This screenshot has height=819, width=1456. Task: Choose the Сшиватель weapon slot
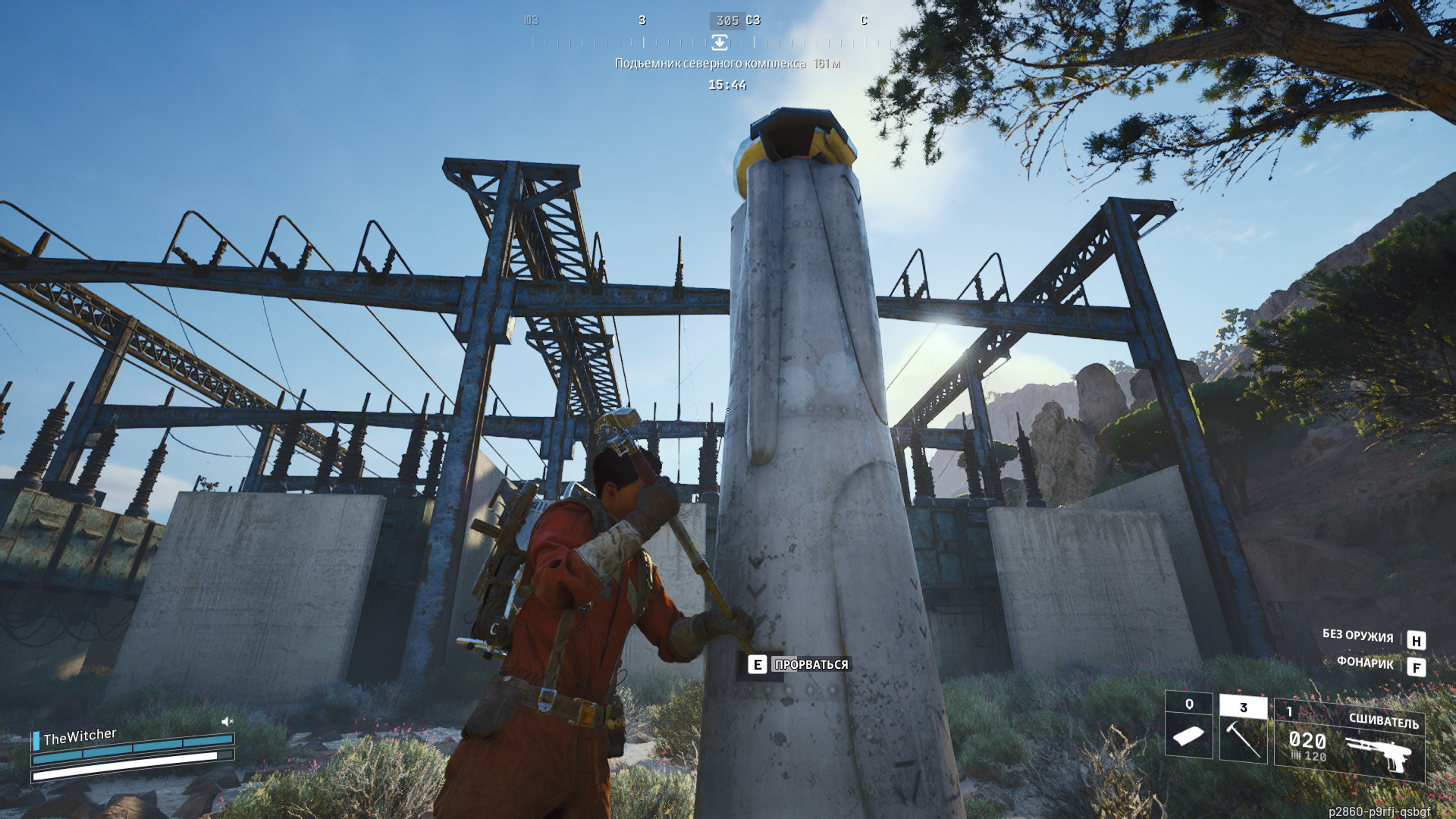[x=1349, y=740]
